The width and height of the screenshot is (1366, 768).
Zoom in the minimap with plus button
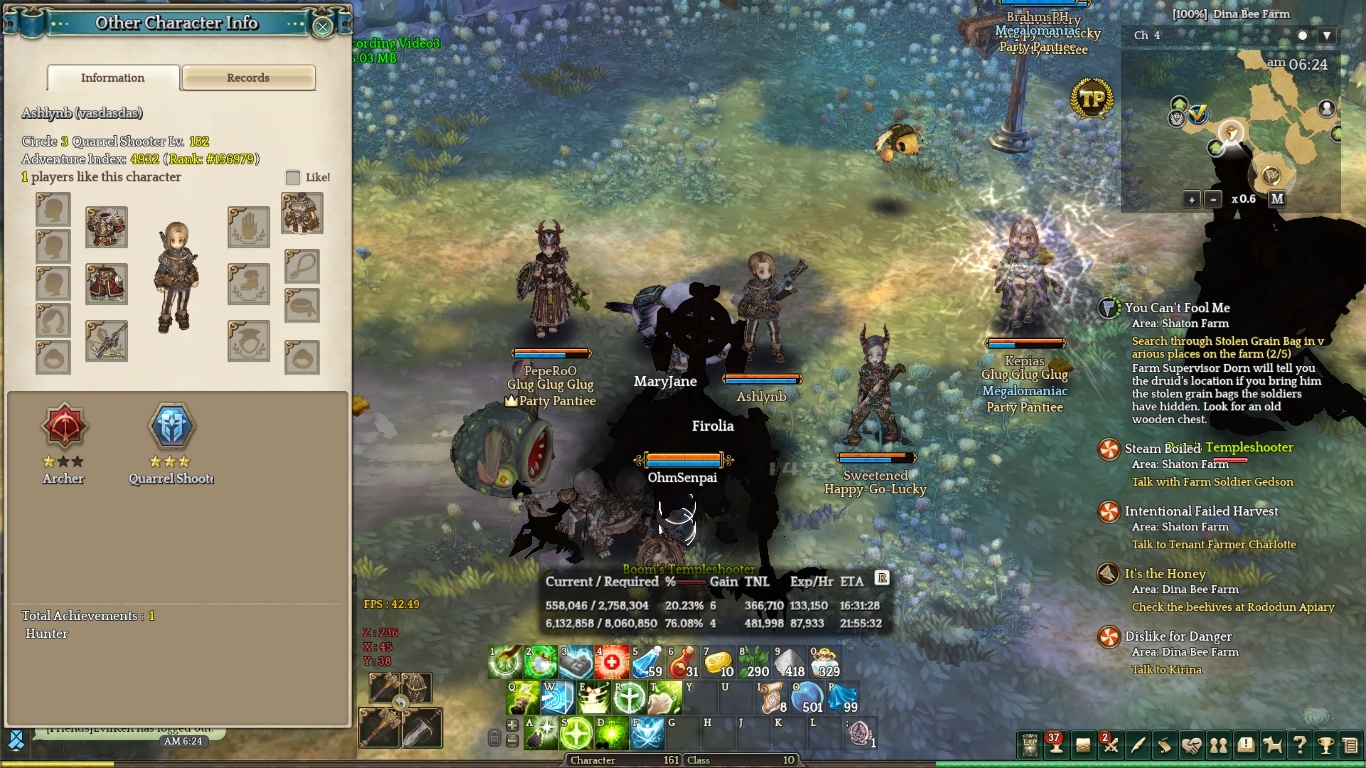1192,199
